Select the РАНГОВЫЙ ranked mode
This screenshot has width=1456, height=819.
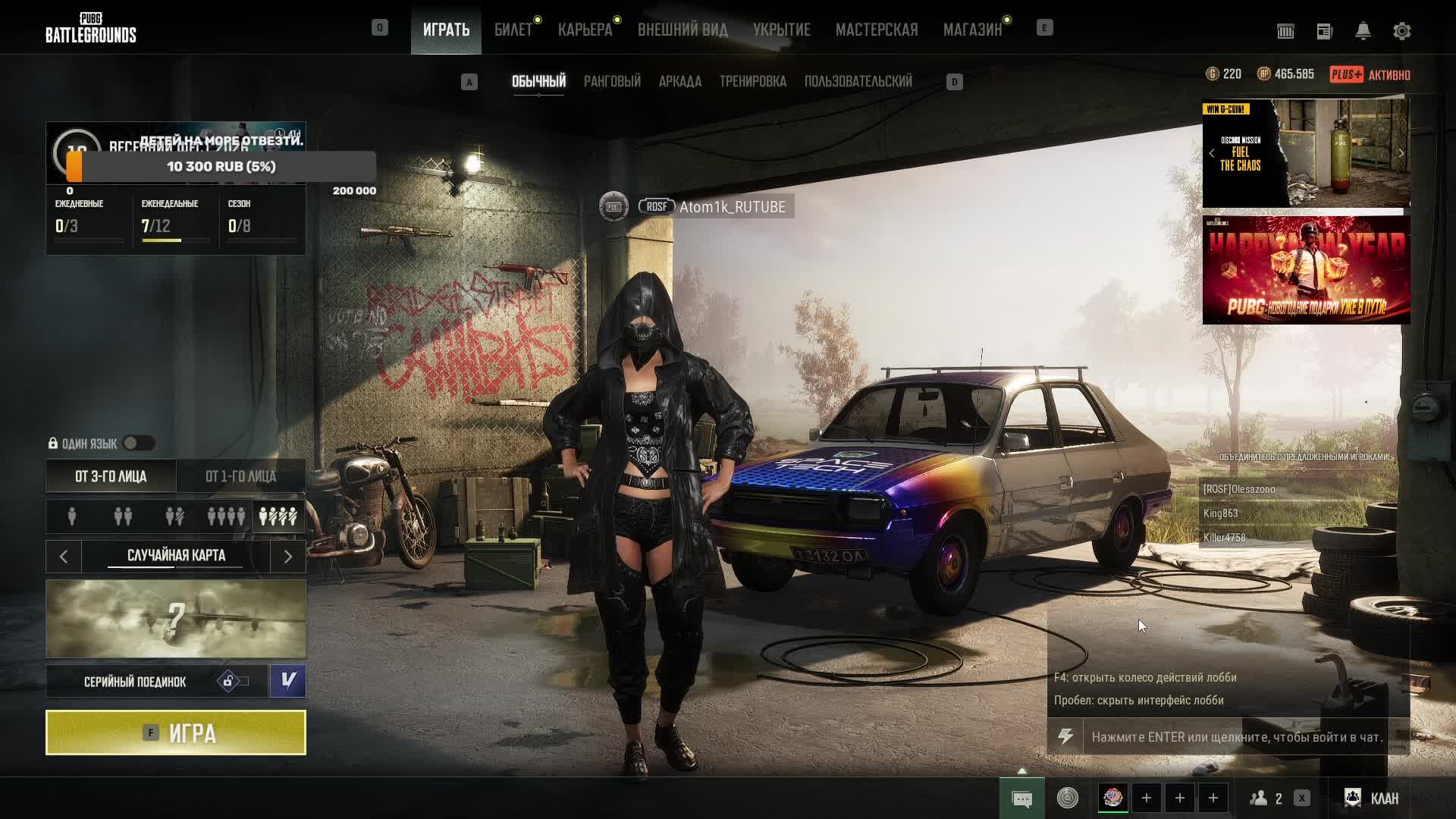[x=612, y=81]
